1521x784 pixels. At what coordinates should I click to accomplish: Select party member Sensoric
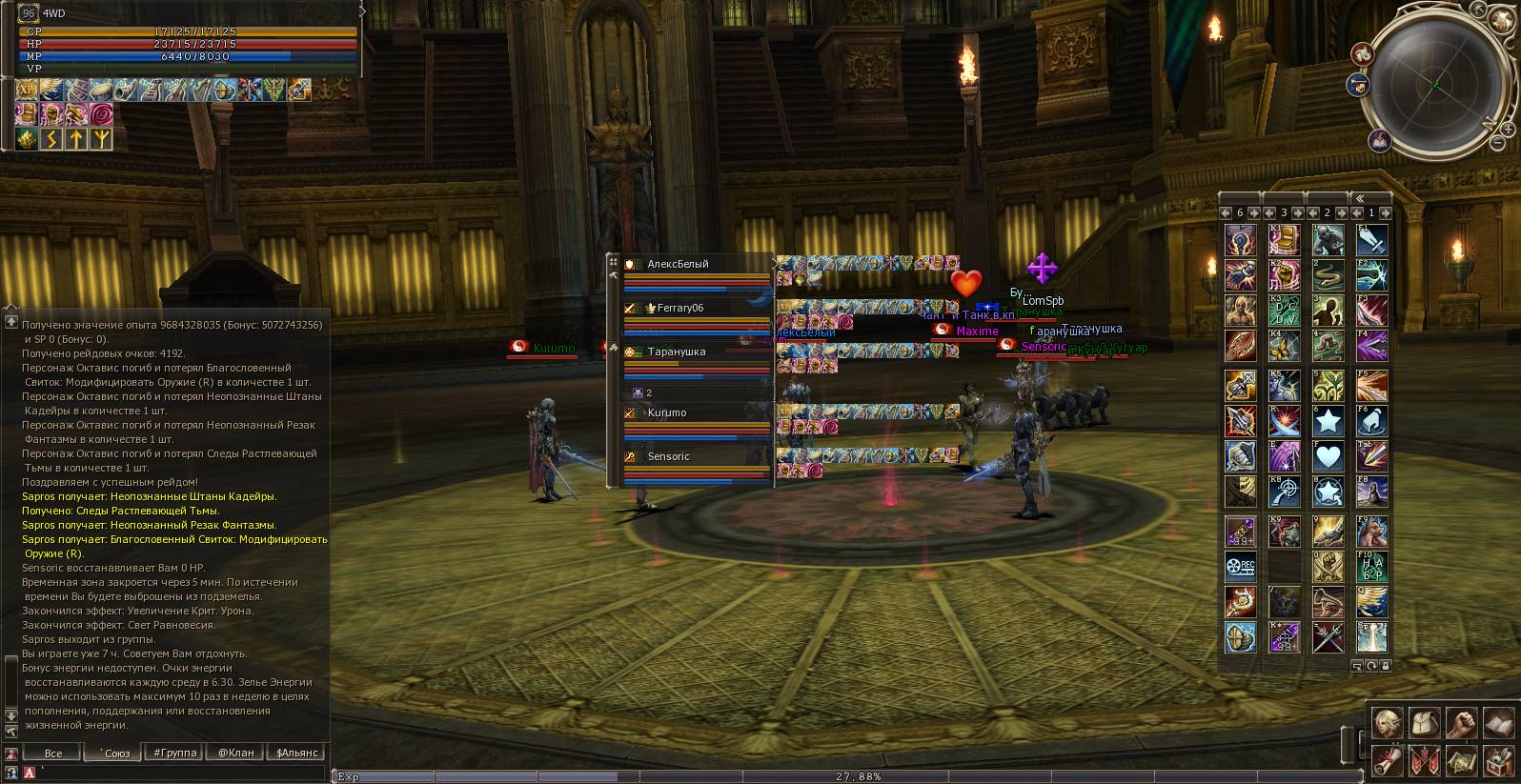tap(668, 456)
